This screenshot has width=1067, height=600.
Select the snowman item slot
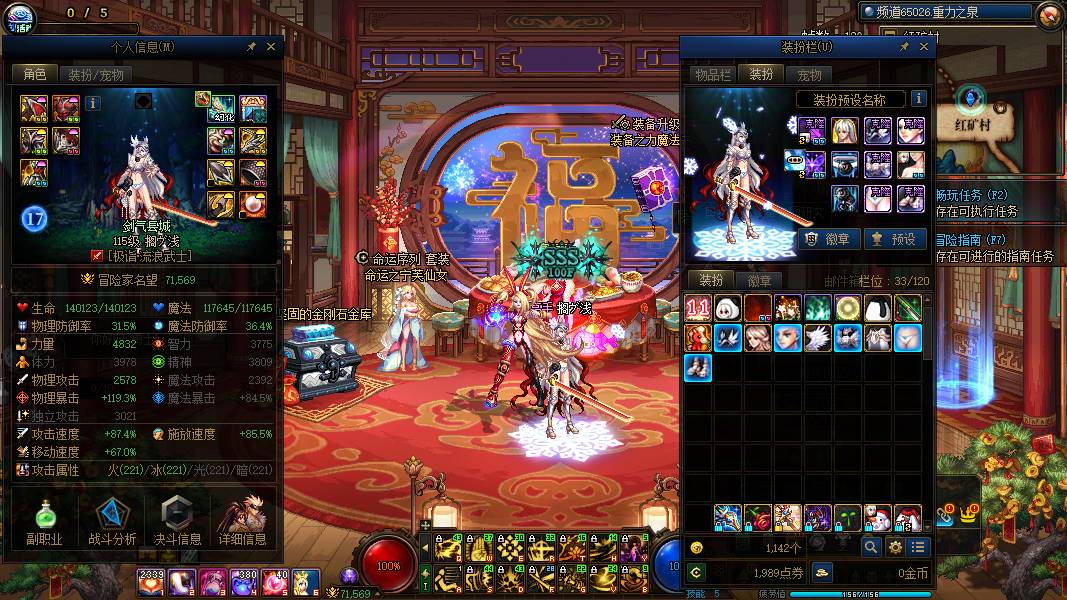coord(878,518)
